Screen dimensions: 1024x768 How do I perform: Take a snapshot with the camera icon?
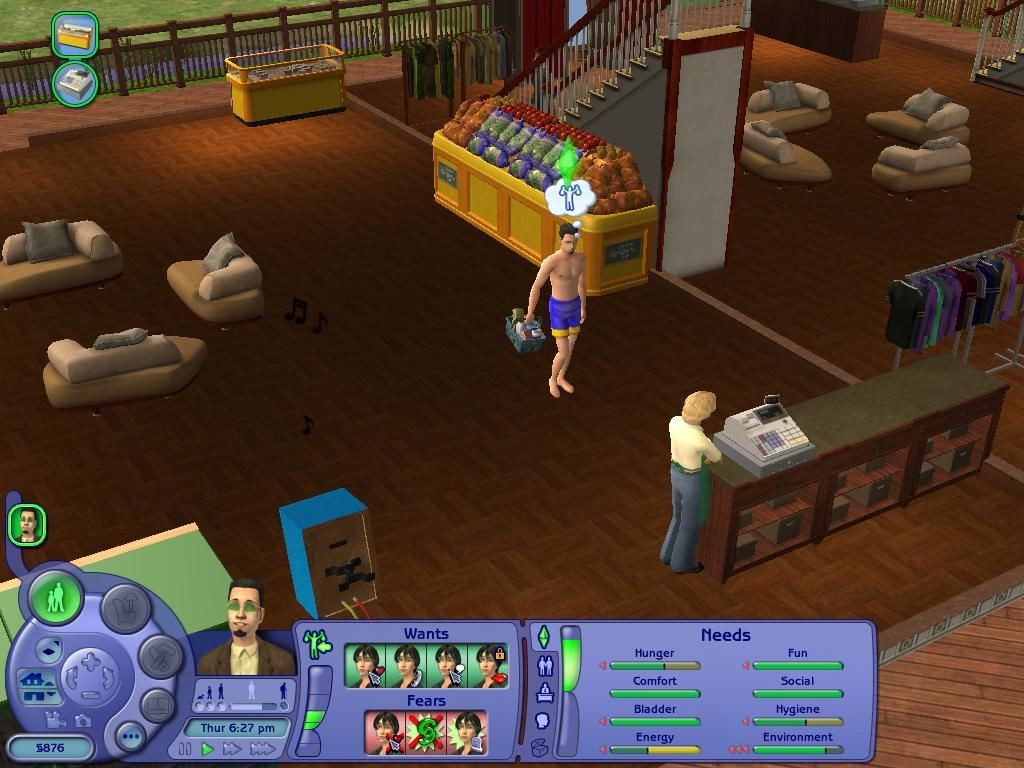coord(82,720)
